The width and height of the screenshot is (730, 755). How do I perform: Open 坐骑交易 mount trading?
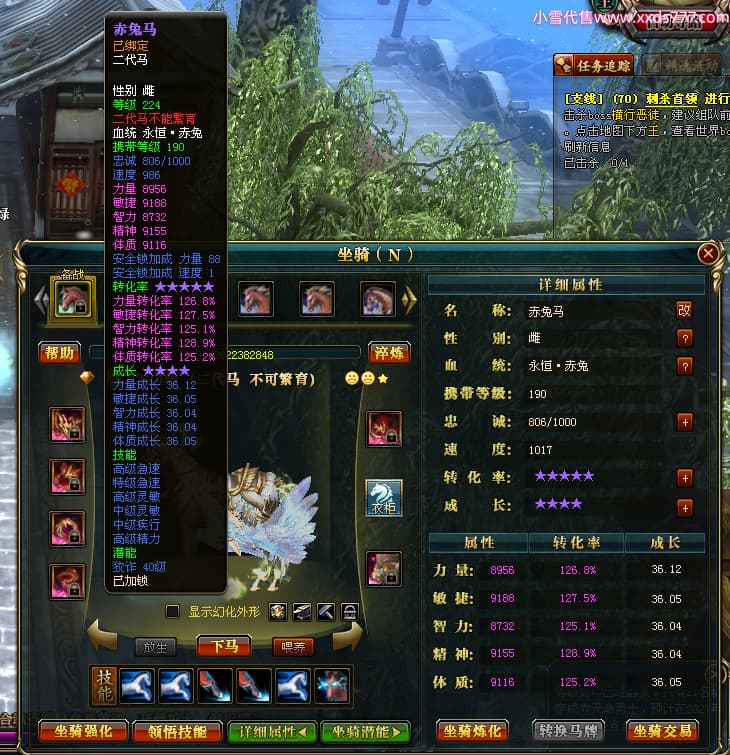click(662, 731)
